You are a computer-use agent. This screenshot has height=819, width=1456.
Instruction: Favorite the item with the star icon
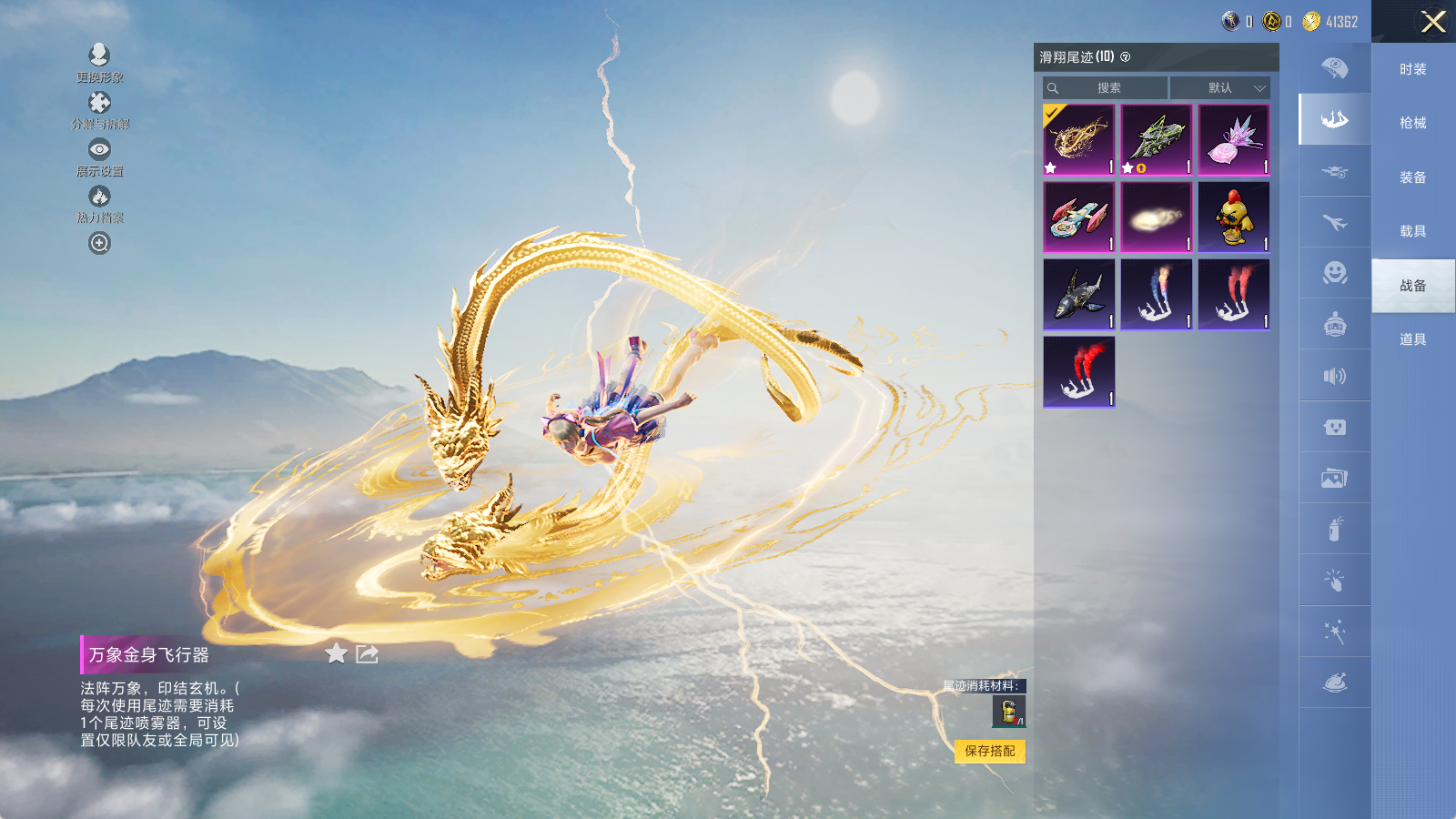point(336,653)
